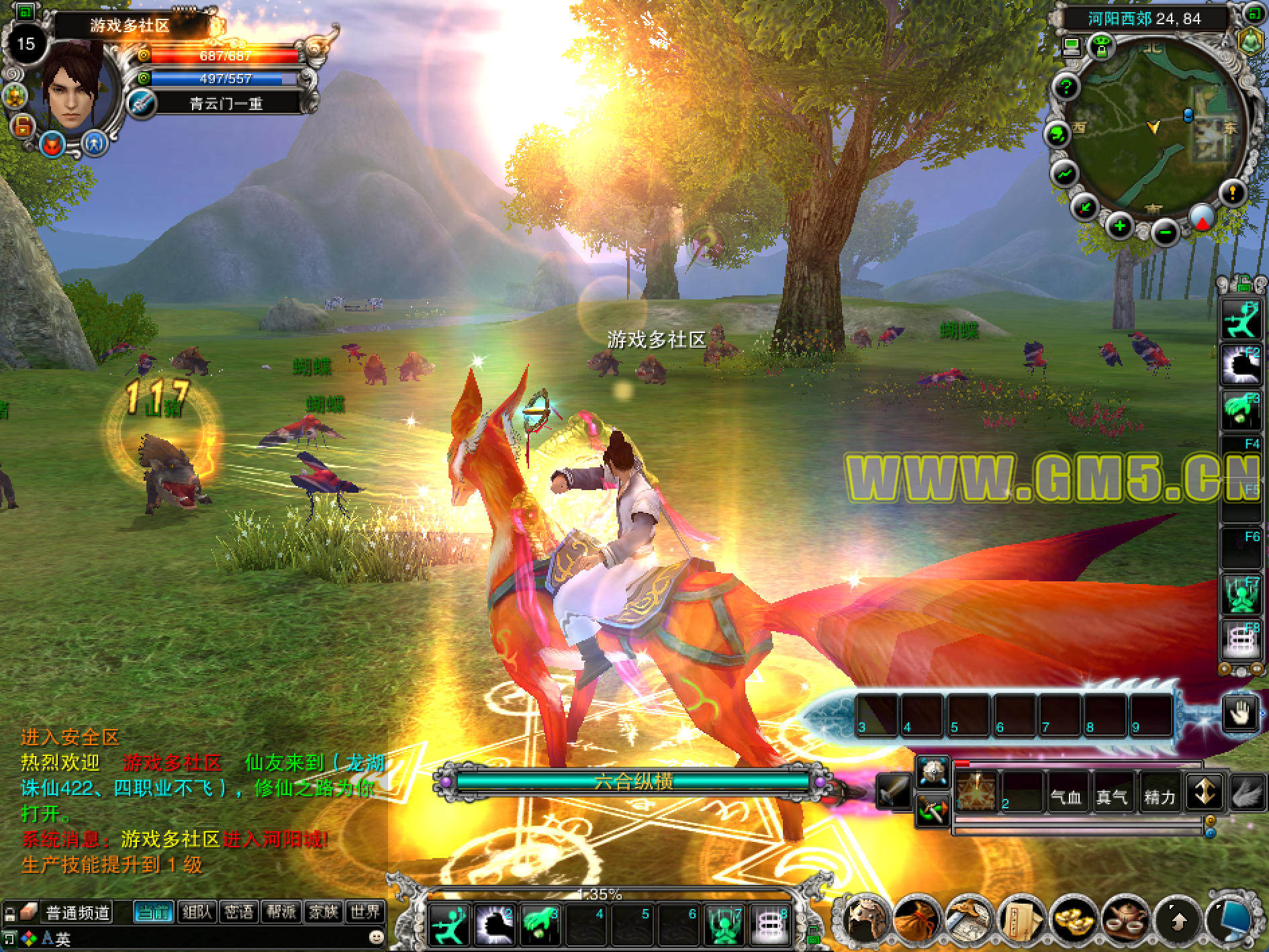Open the 帮派 (guild) chat channel tab
1269x952 pixels.
pos(281,912)
